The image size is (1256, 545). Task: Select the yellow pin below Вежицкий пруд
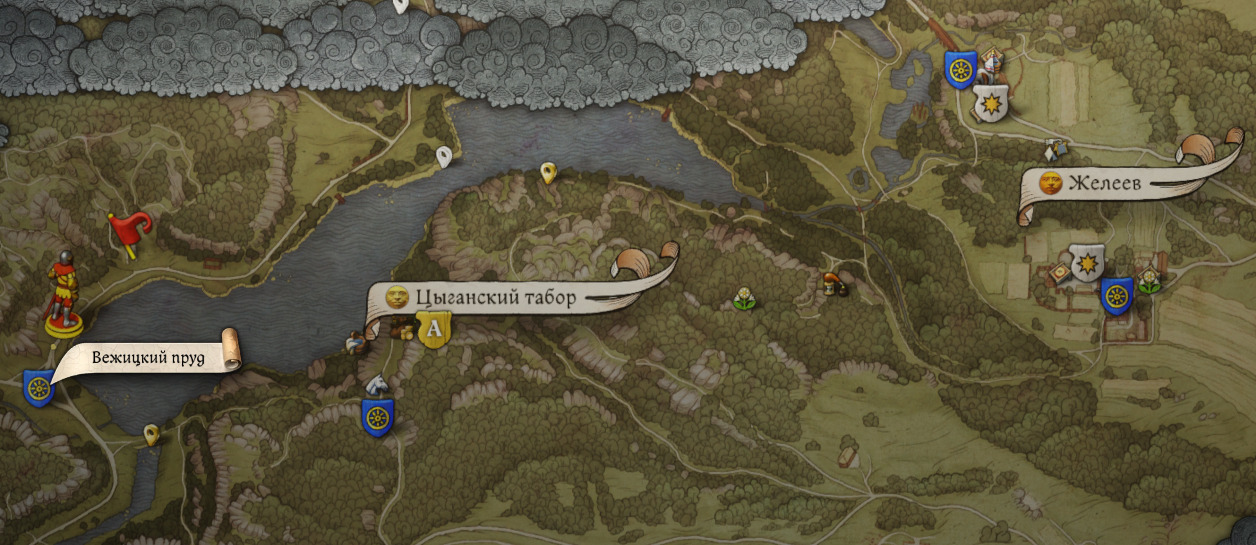151,434
